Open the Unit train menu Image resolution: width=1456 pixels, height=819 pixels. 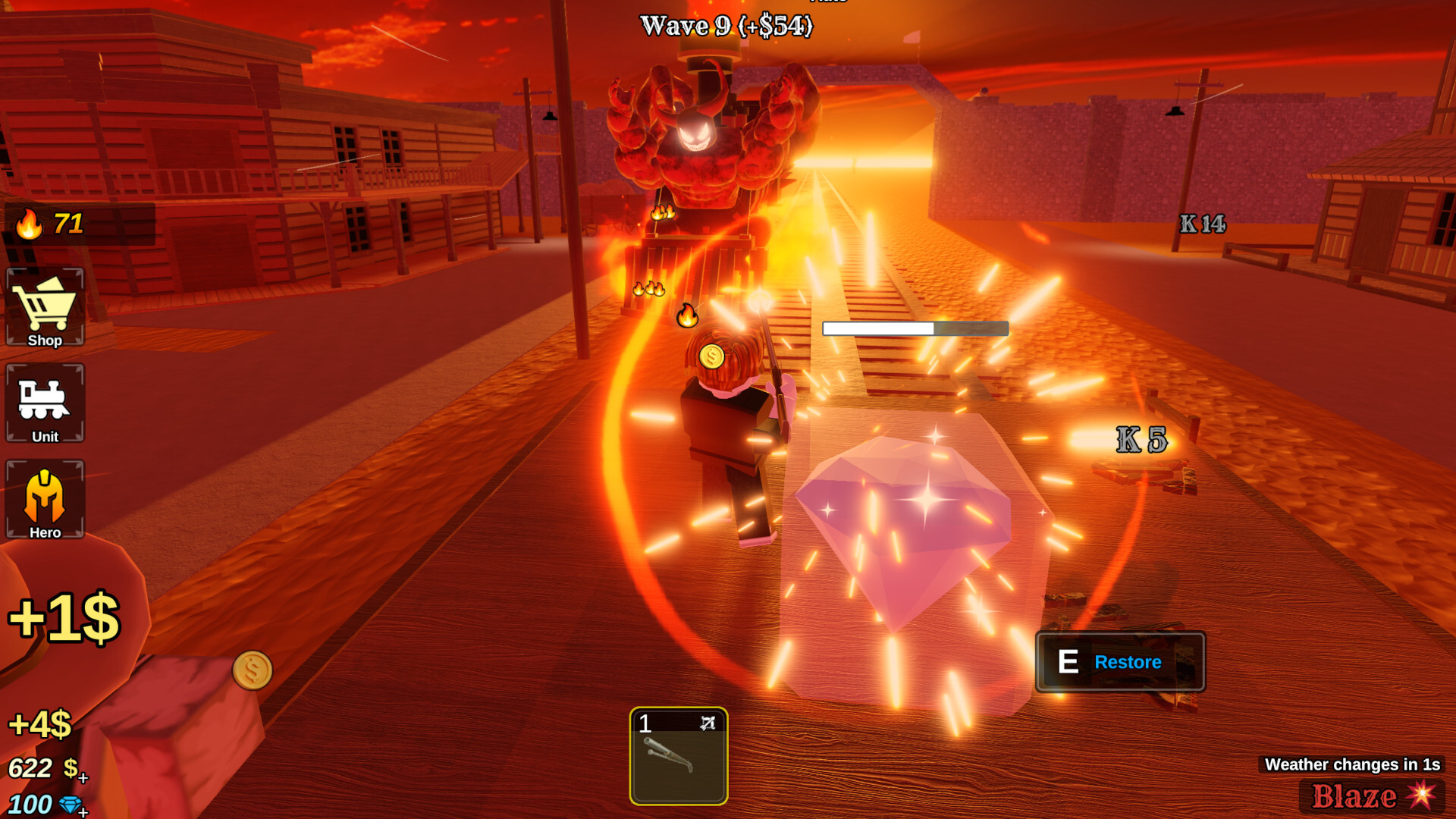pos(45,403)
